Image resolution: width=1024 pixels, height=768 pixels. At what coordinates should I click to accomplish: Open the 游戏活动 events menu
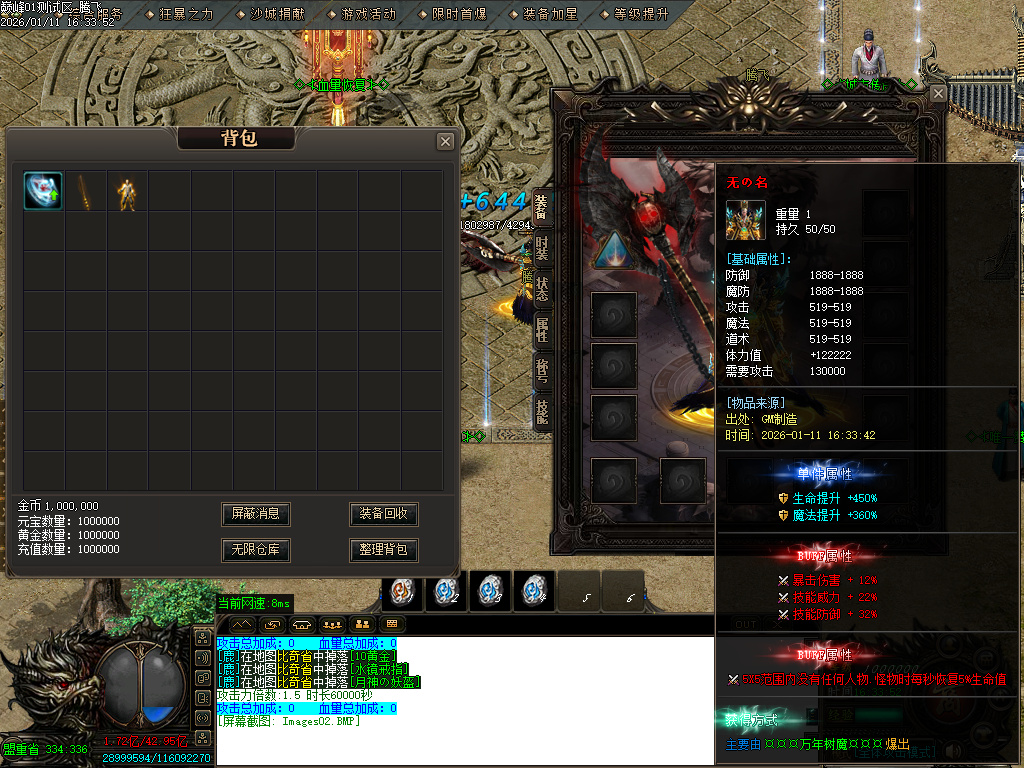pos(368,14)
